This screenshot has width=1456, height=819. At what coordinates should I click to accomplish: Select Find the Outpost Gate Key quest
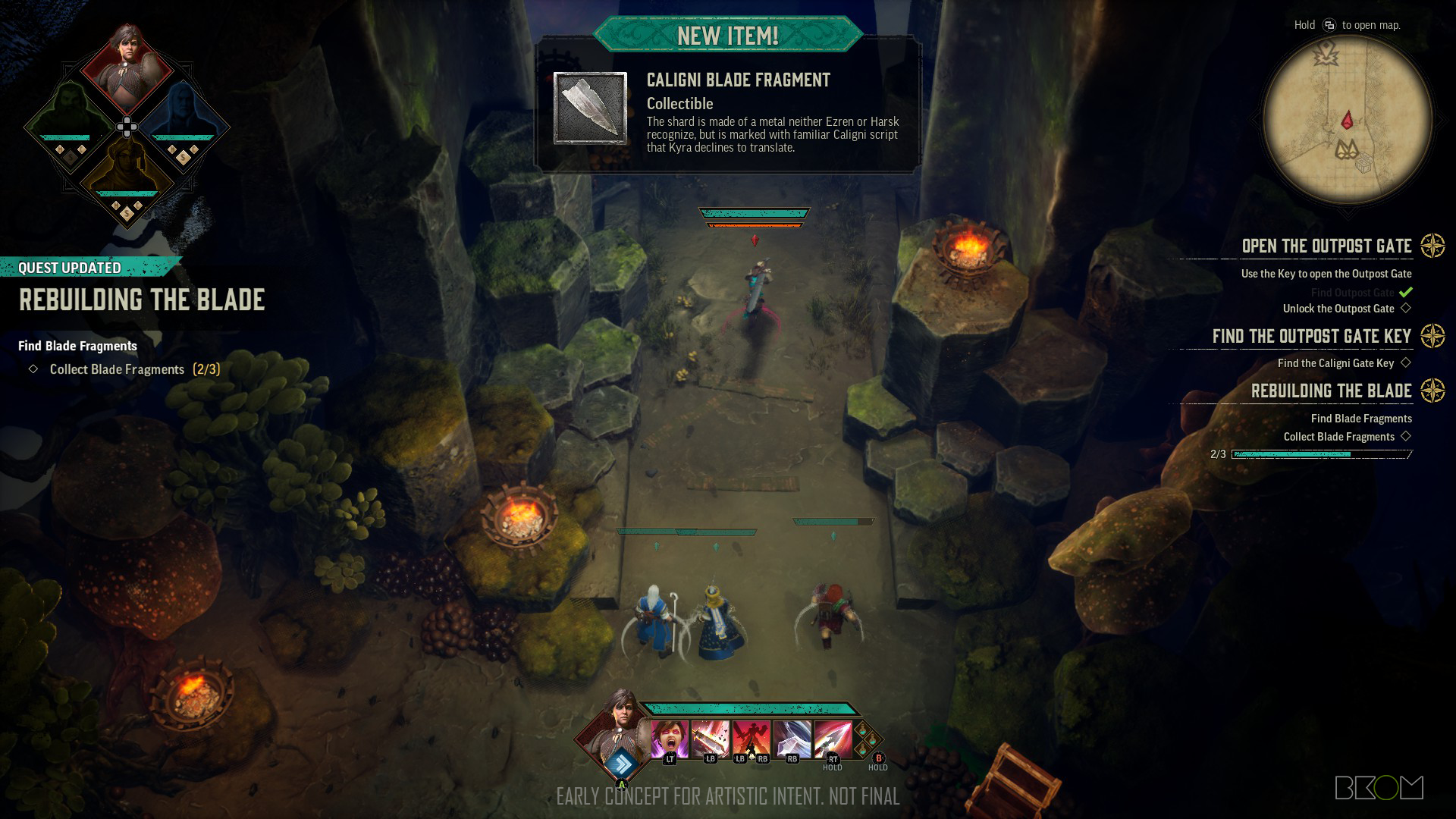pyautogui.click(x=1311, y=337)
